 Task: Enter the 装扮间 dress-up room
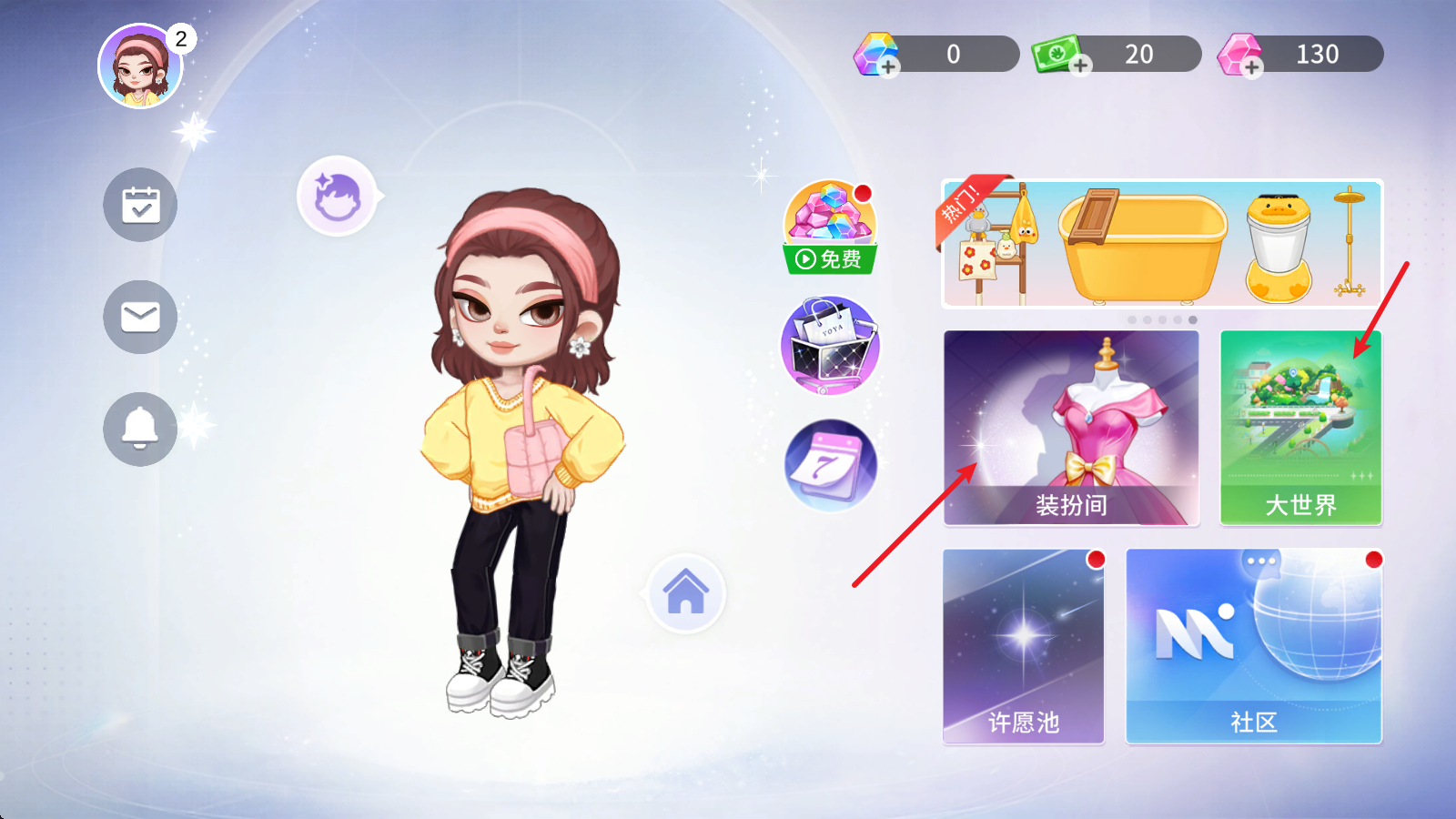click(1072, 426)
